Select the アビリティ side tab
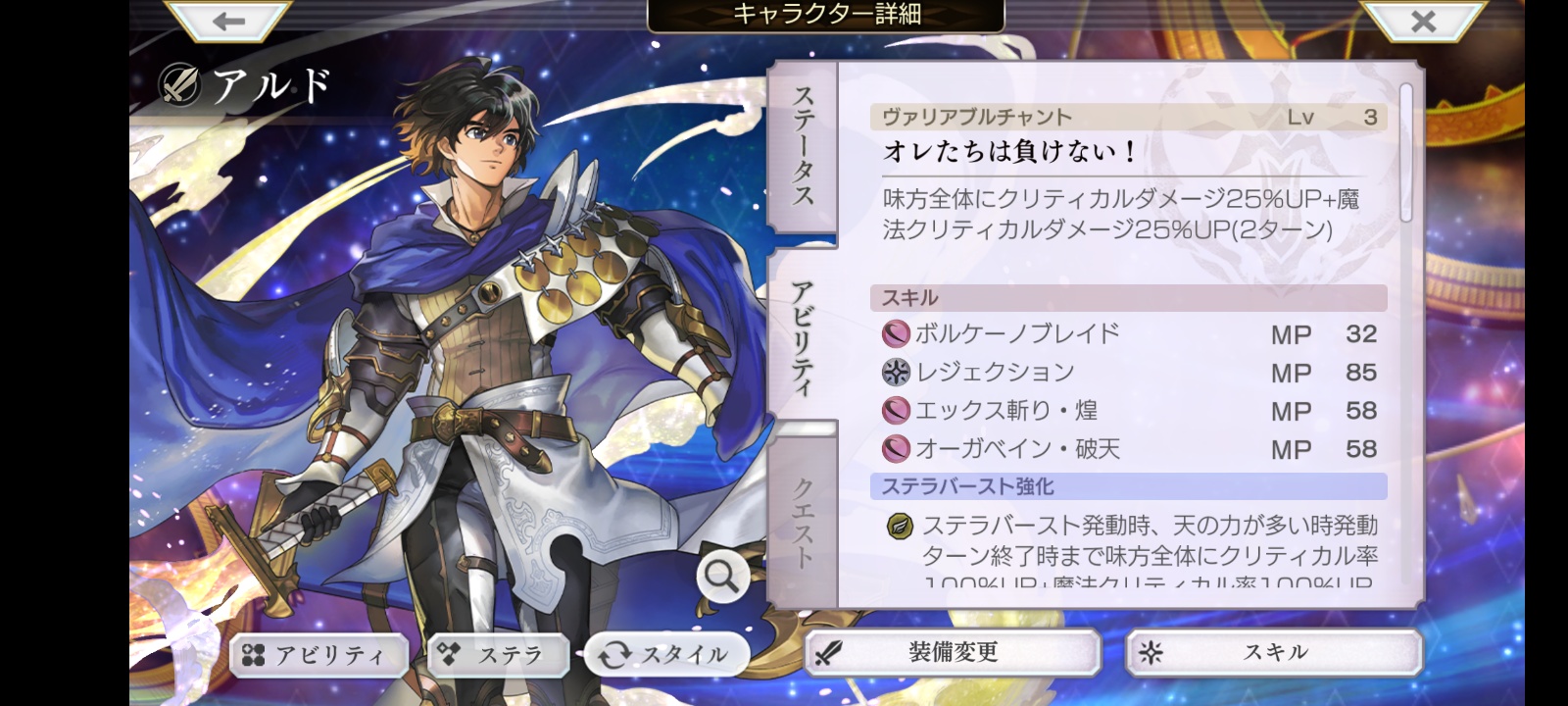Image resolution: width=1568 pixels, height=706 pixels. 803,335
